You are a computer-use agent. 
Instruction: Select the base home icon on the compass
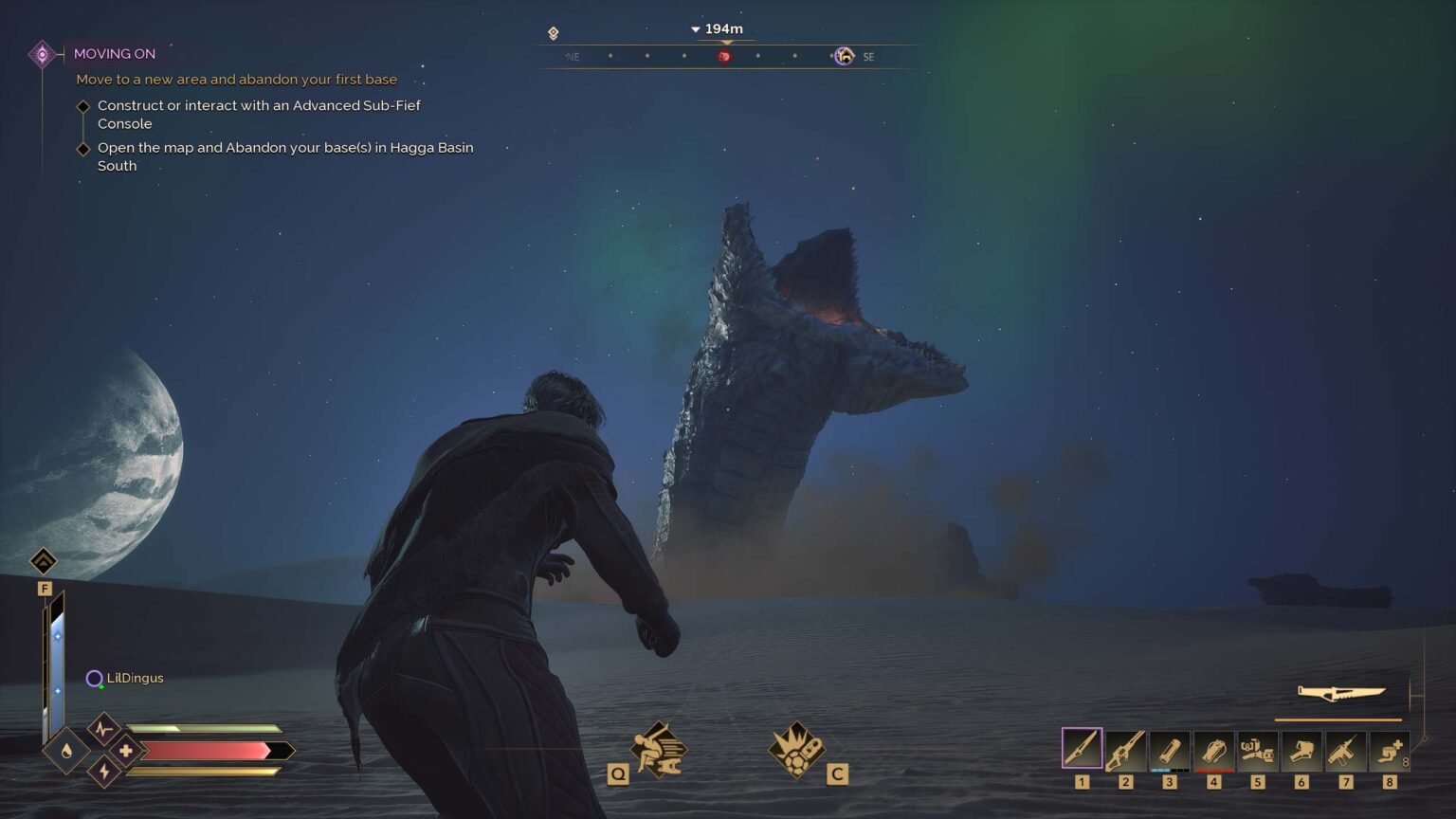[x=843, y=56]
